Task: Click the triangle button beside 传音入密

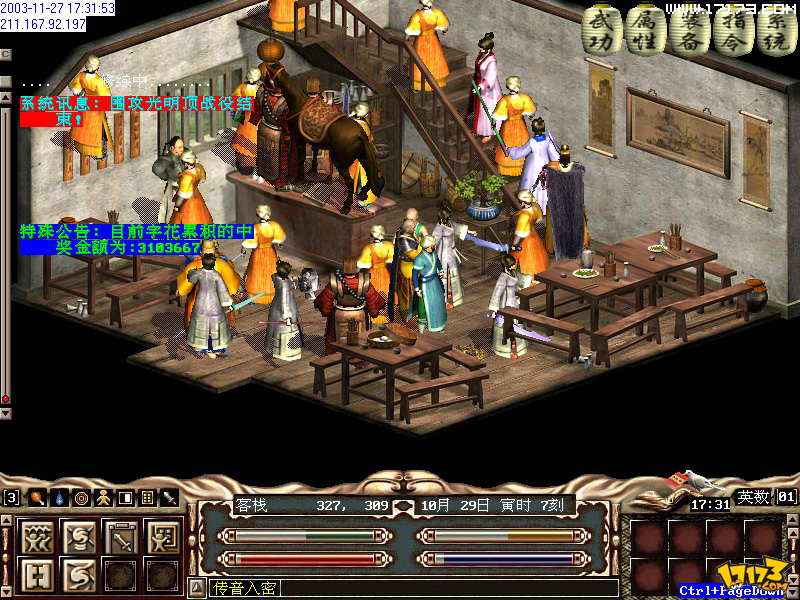Action: point(197,588)
